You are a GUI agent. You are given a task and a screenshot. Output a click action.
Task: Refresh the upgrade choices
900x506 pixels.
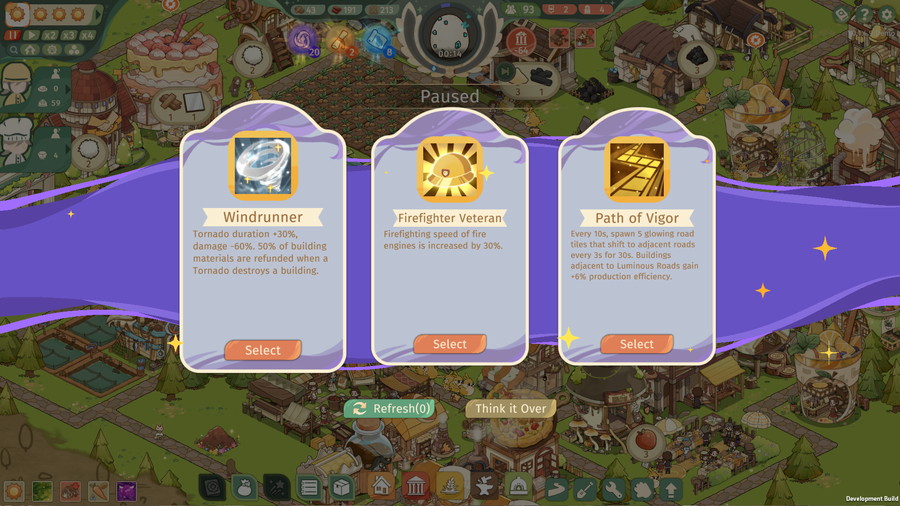[x=391, y=408]
